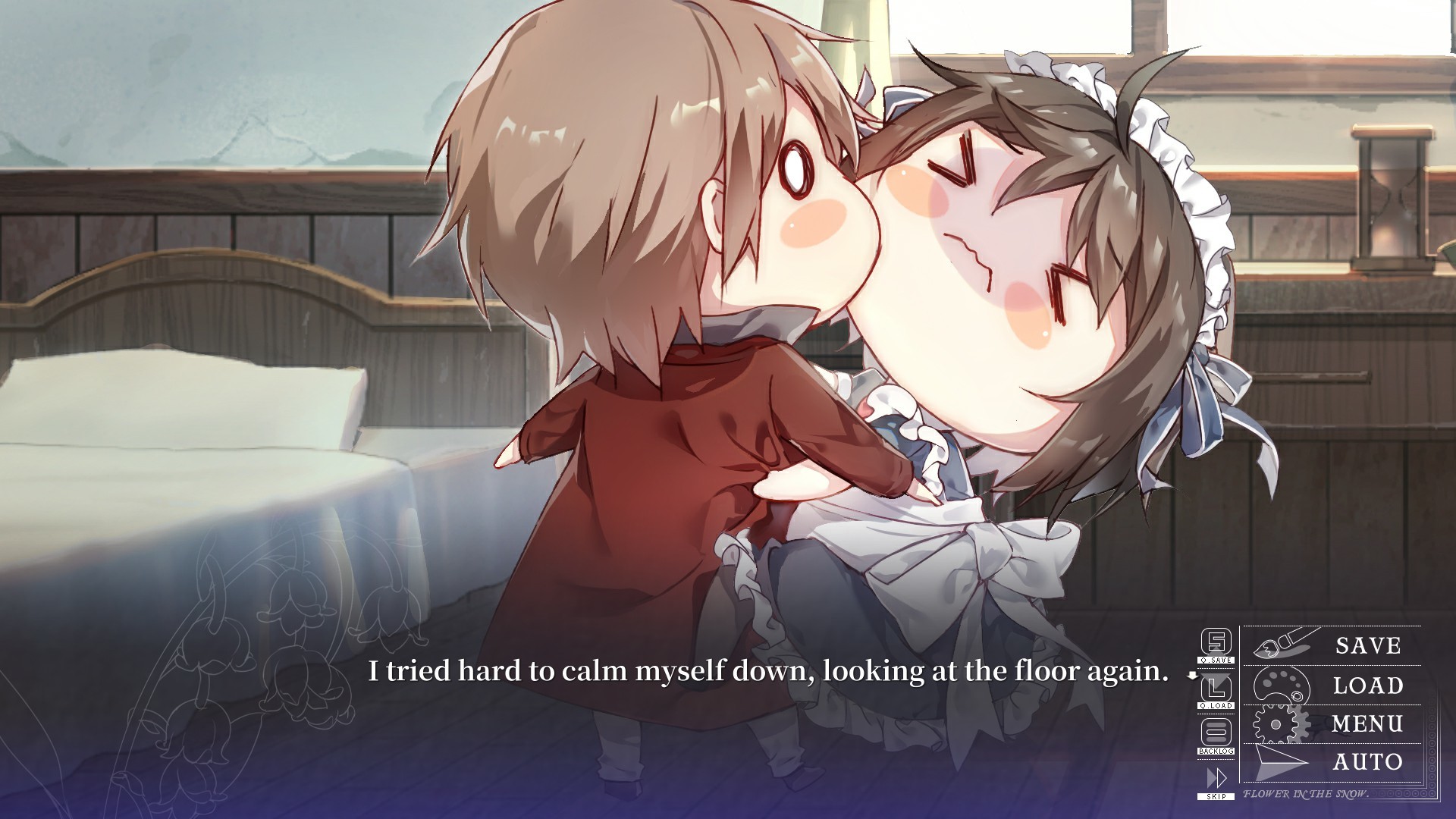Open the SAVE screen

tap(1367, 645)
